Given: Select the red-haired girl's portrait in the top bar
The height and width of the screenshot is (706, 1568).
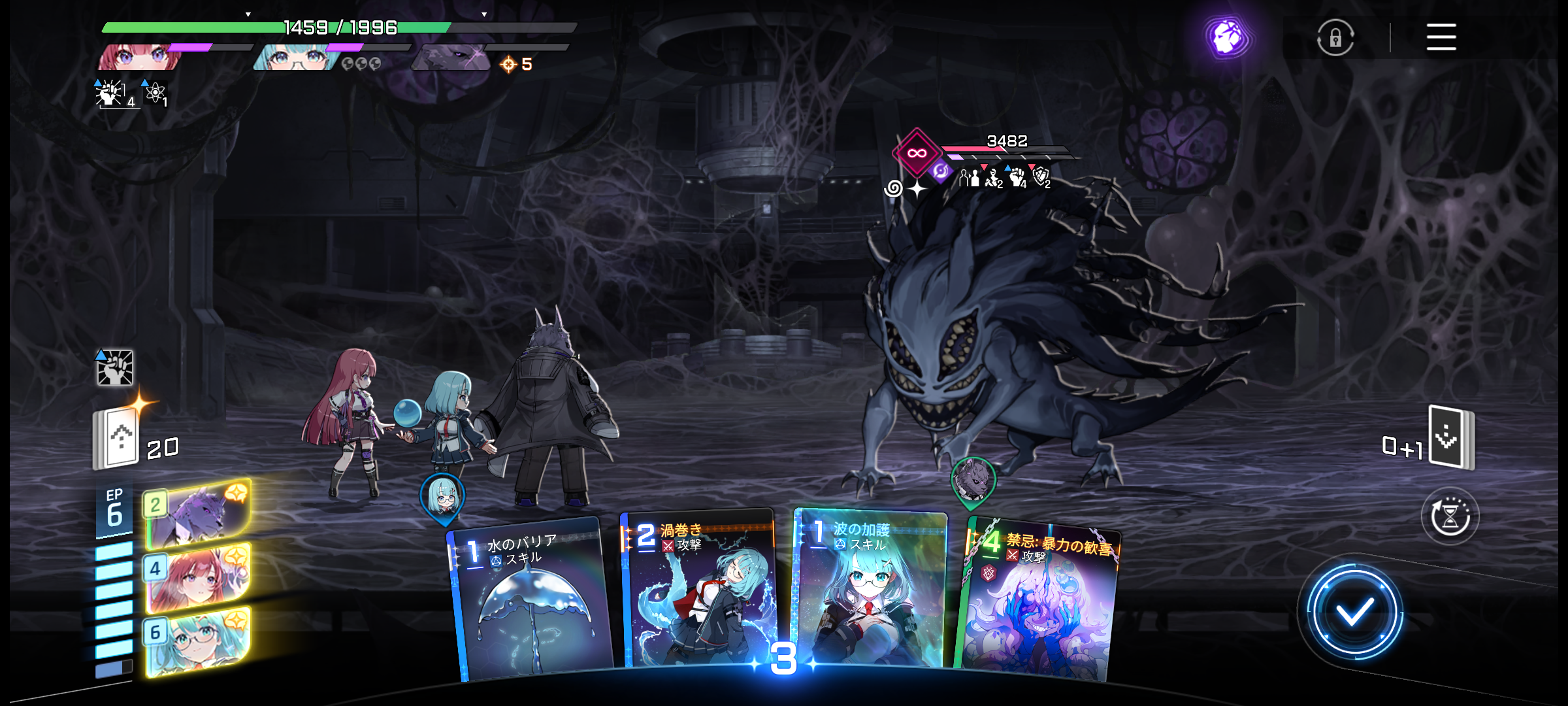Looking at the screenshot, I should tap(139, 58).
